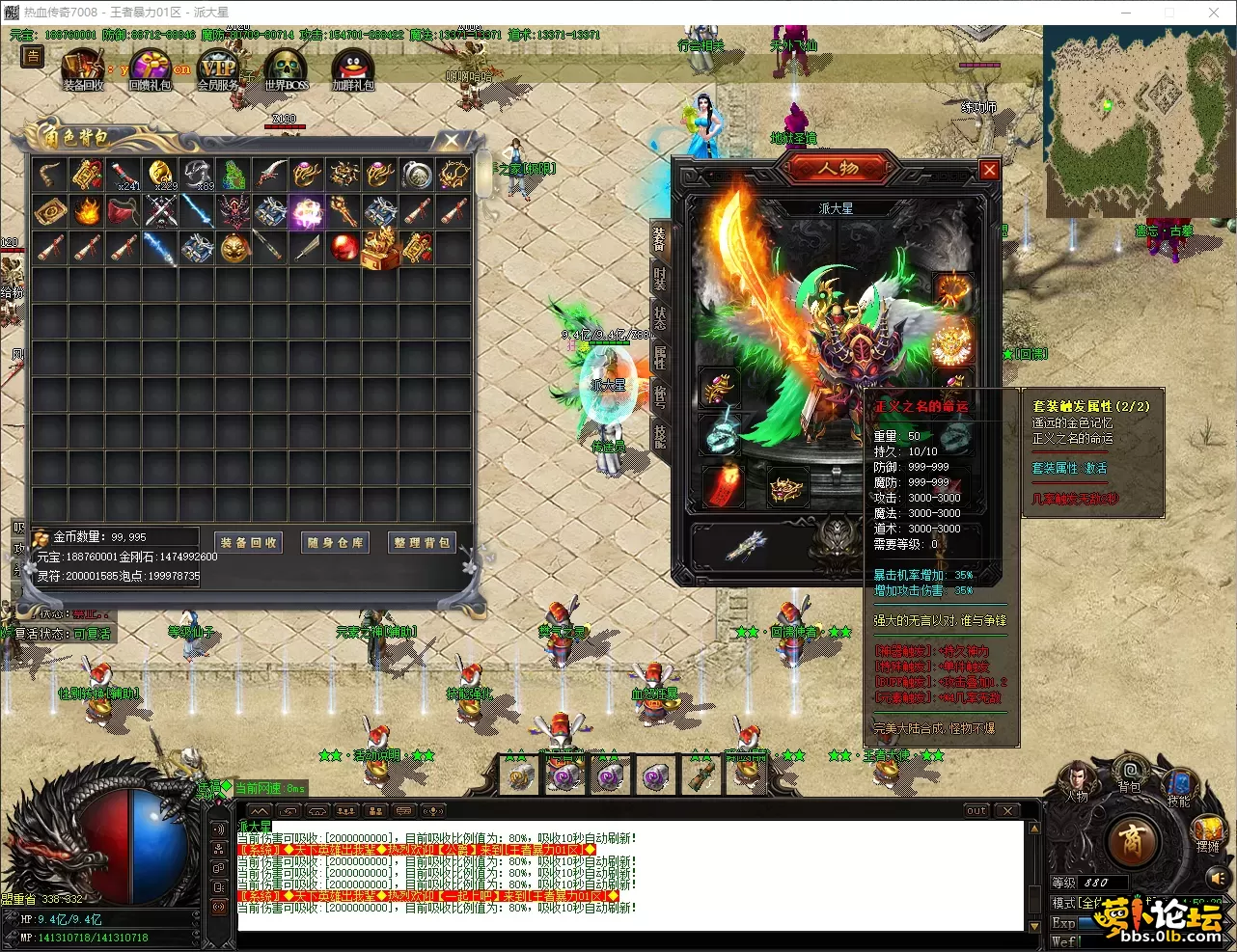Open the 世界BOSS skull icon
This screenshot has height=952, width=1237.
tap(287, 69)
